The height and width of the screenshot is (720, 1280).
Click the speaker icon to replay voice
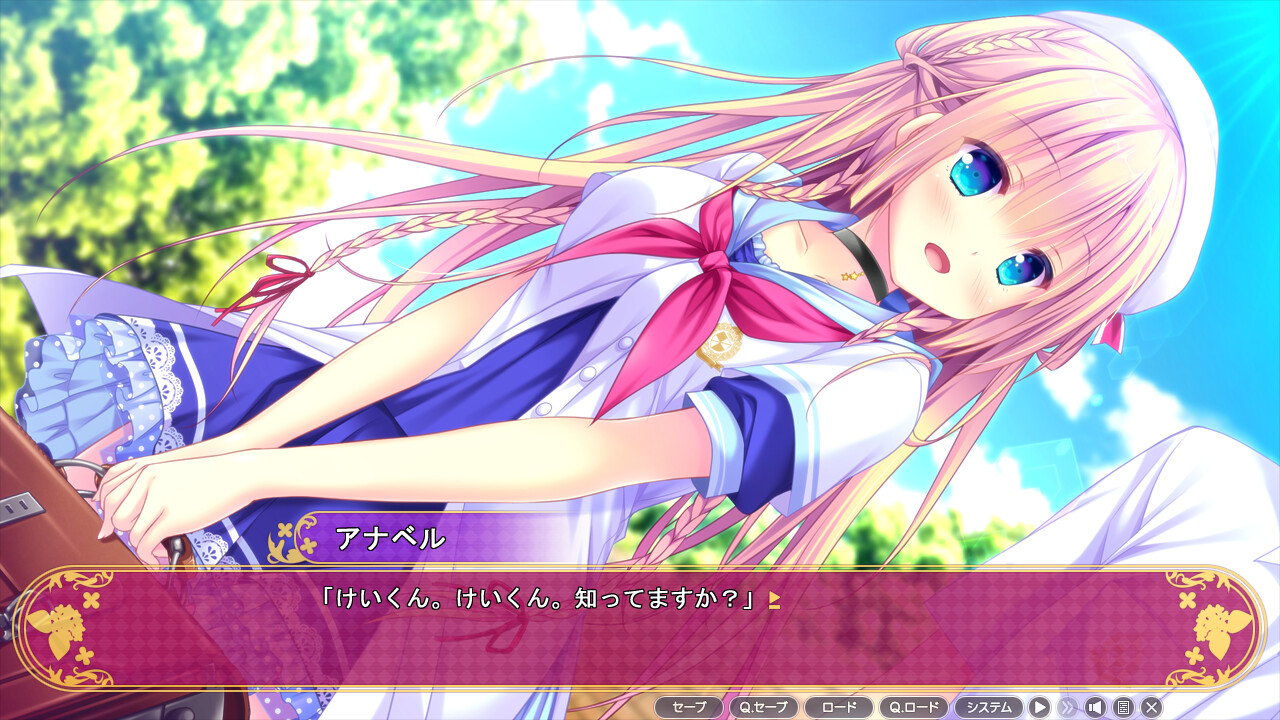pyautogui.click(x=1096, y=707)
